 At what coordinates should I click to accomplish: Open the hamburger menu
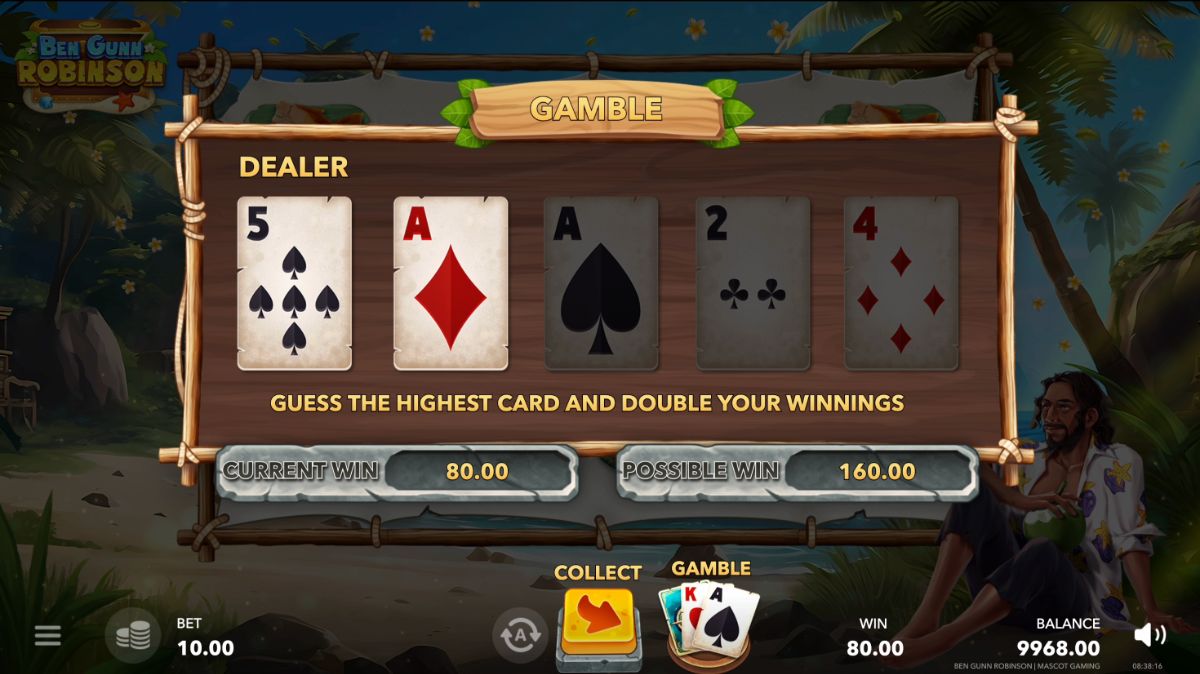tap(48, 636)
